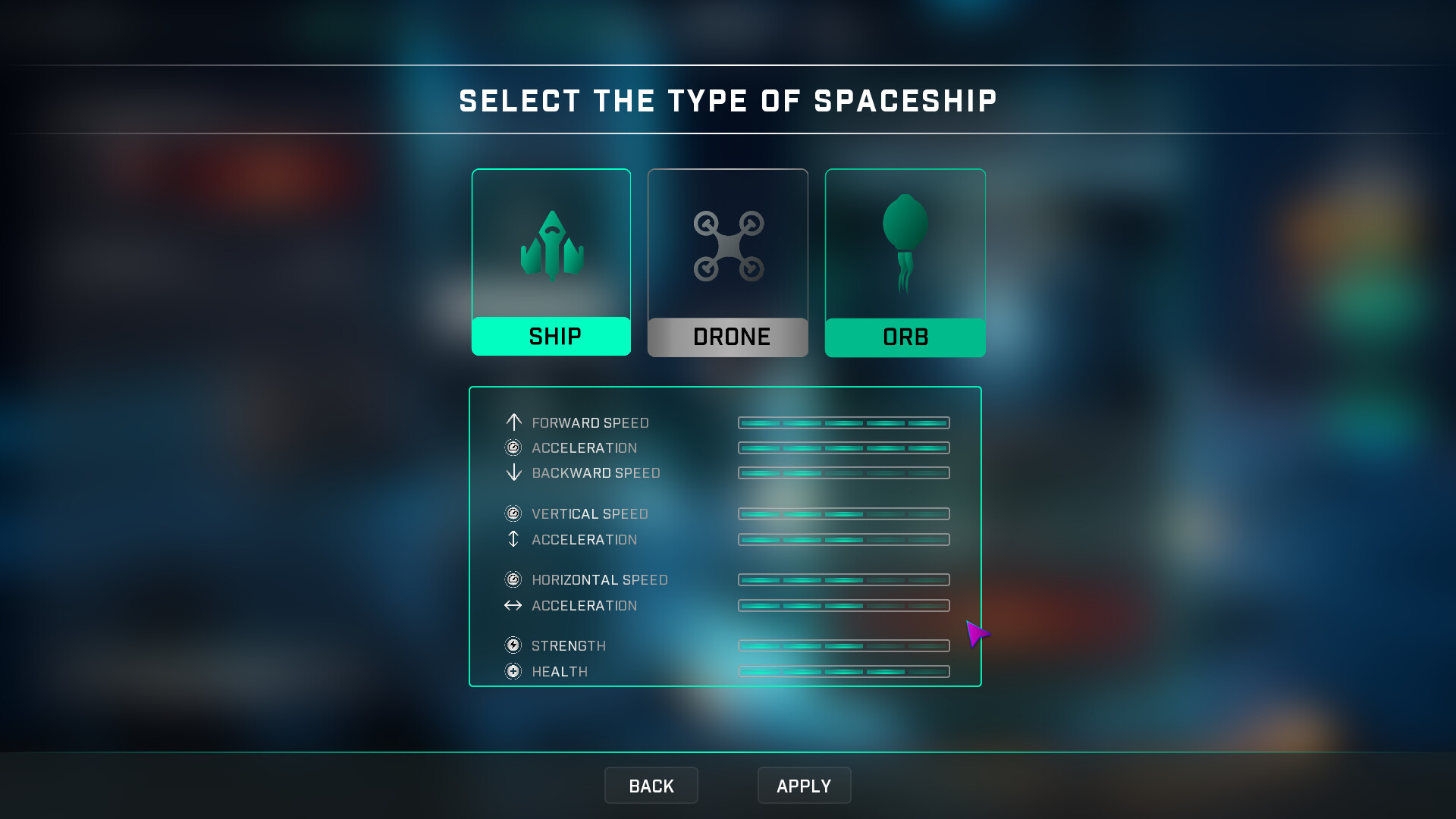Select the downward arrow icon beside Backward Speed
Image resolution: width=1456 pixels, height=819 pixels.
(x=513, y=472)
